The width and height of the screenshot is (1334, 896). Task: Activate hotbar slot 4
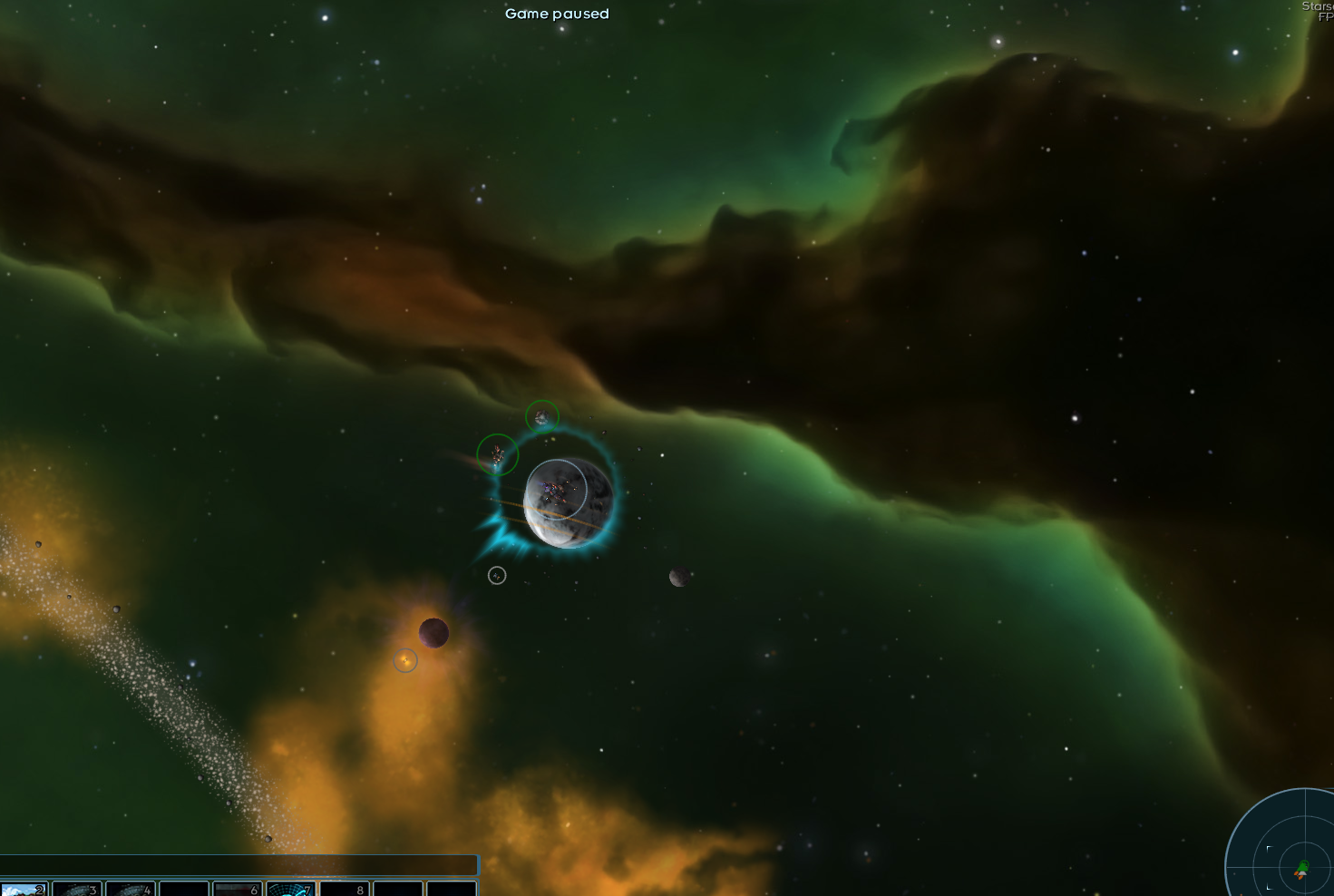pyautogui.click(x=131, y=890)
